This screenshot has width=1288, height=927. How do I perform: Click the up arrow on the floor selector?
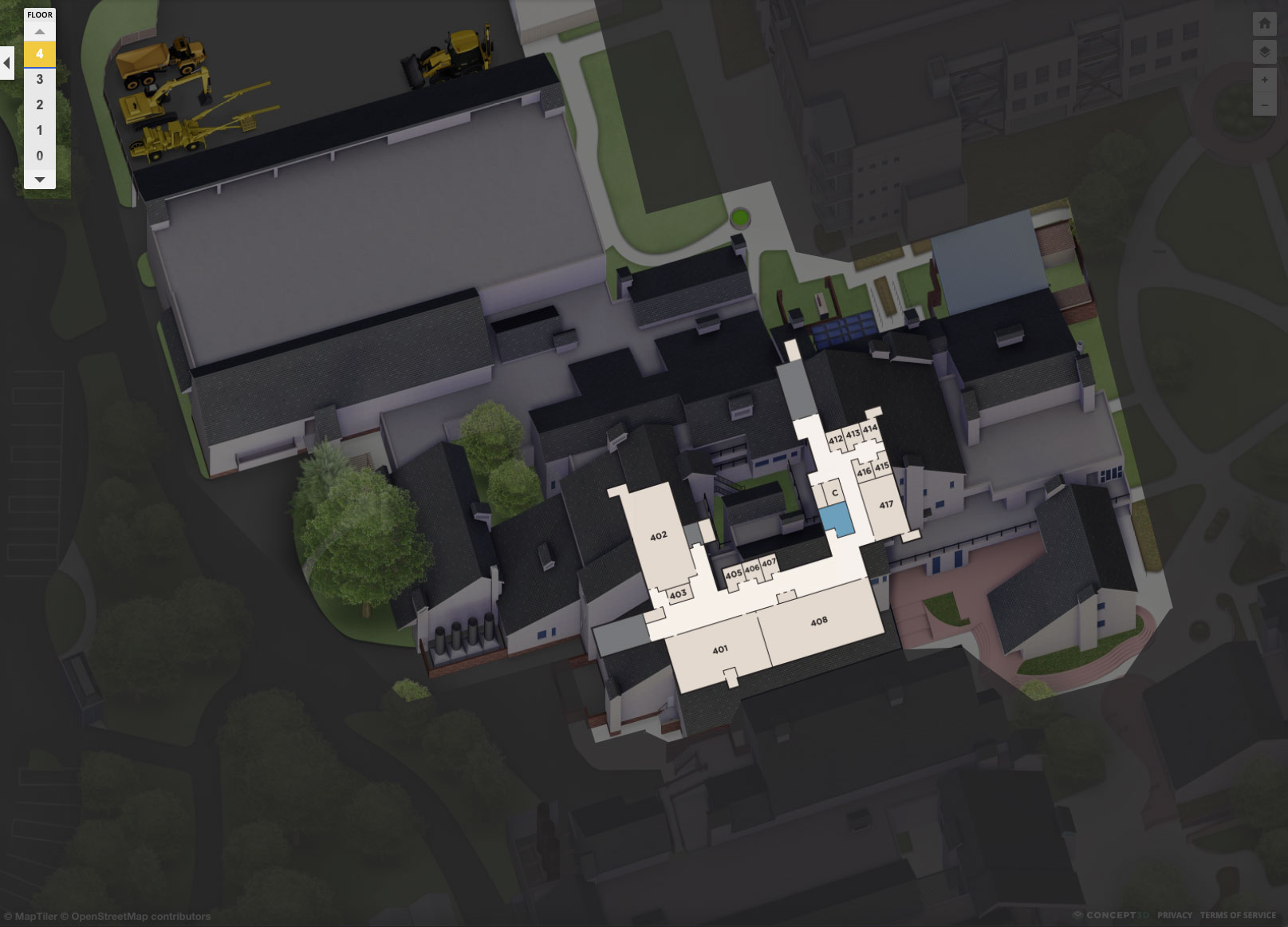click(38, 30)
